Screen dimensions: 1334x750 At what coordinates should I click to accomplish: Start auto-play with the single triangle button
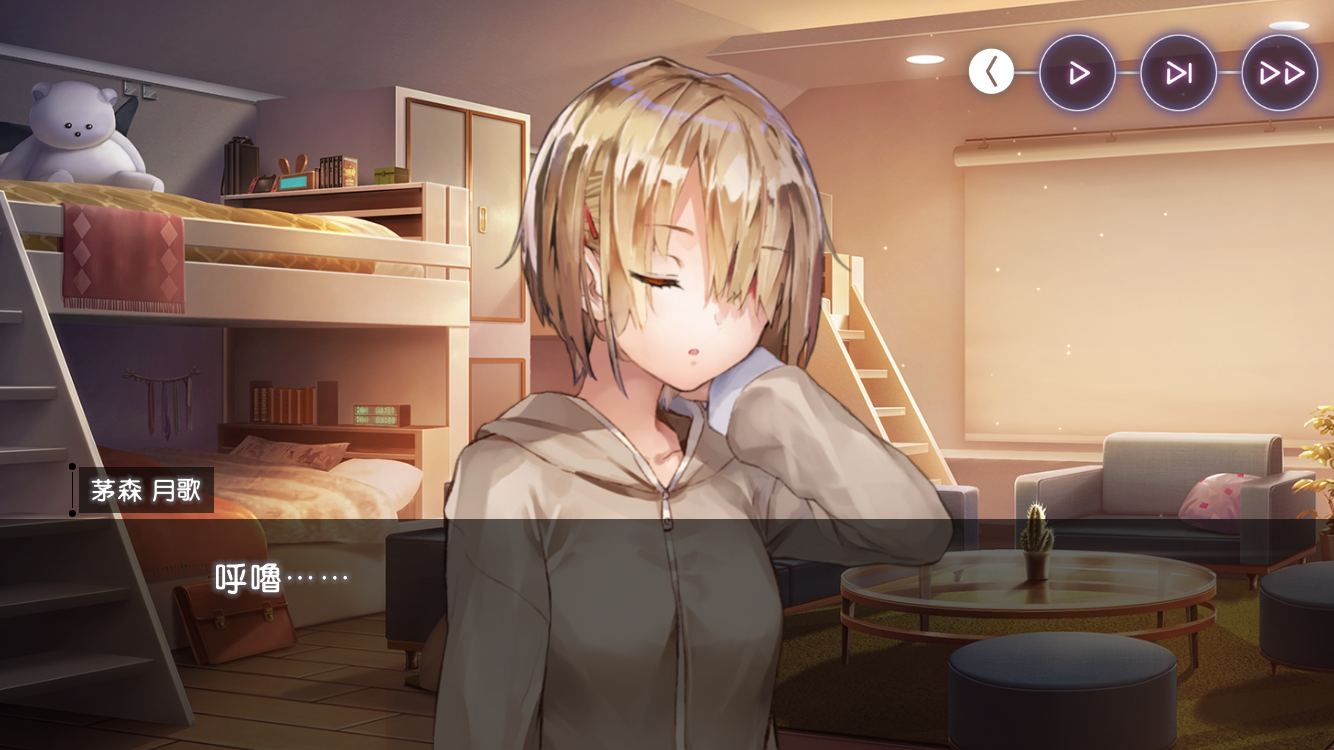pos(1078,73)
